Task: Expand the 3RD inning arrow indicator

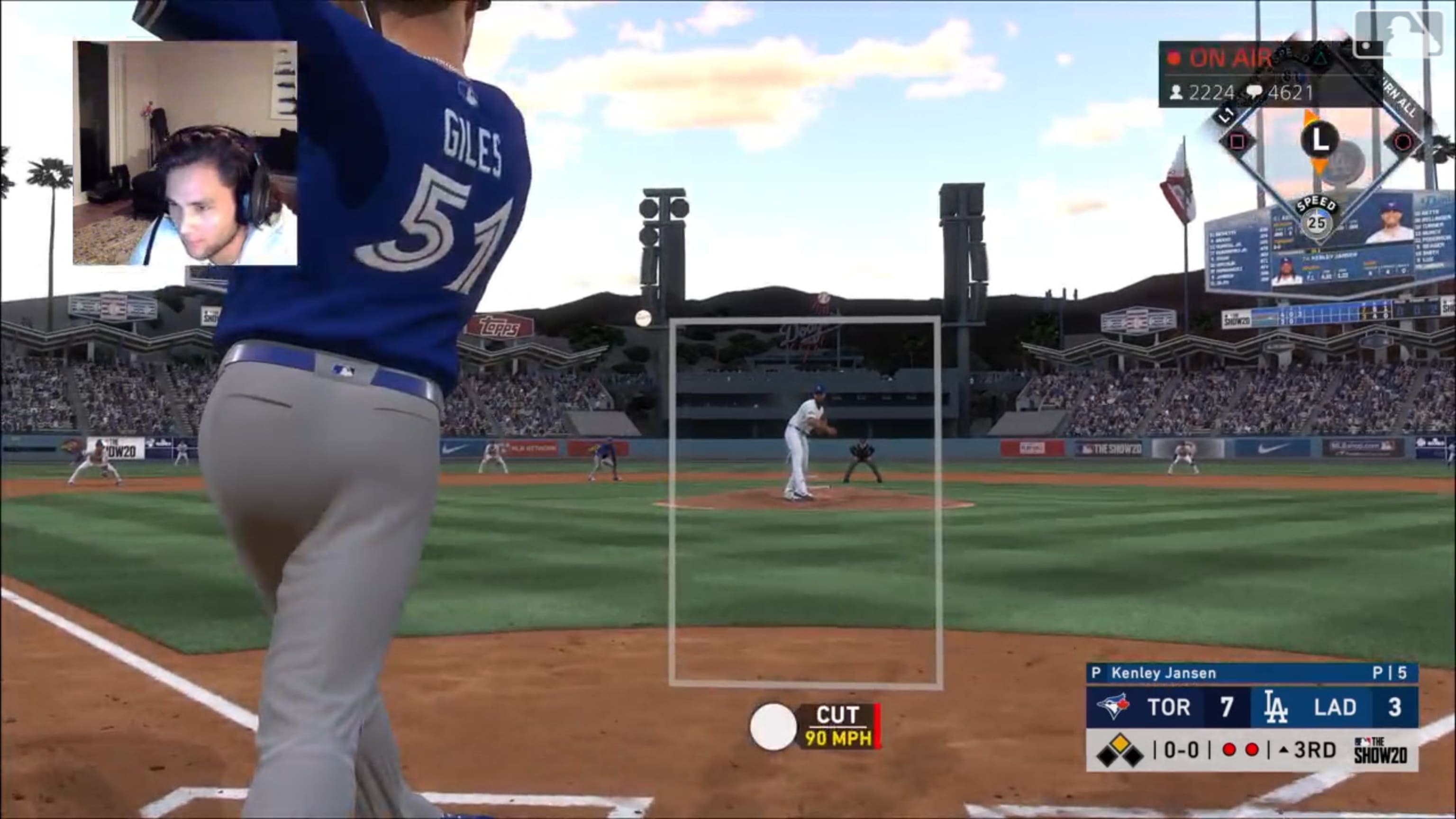Action: [x=1283, y=752]
